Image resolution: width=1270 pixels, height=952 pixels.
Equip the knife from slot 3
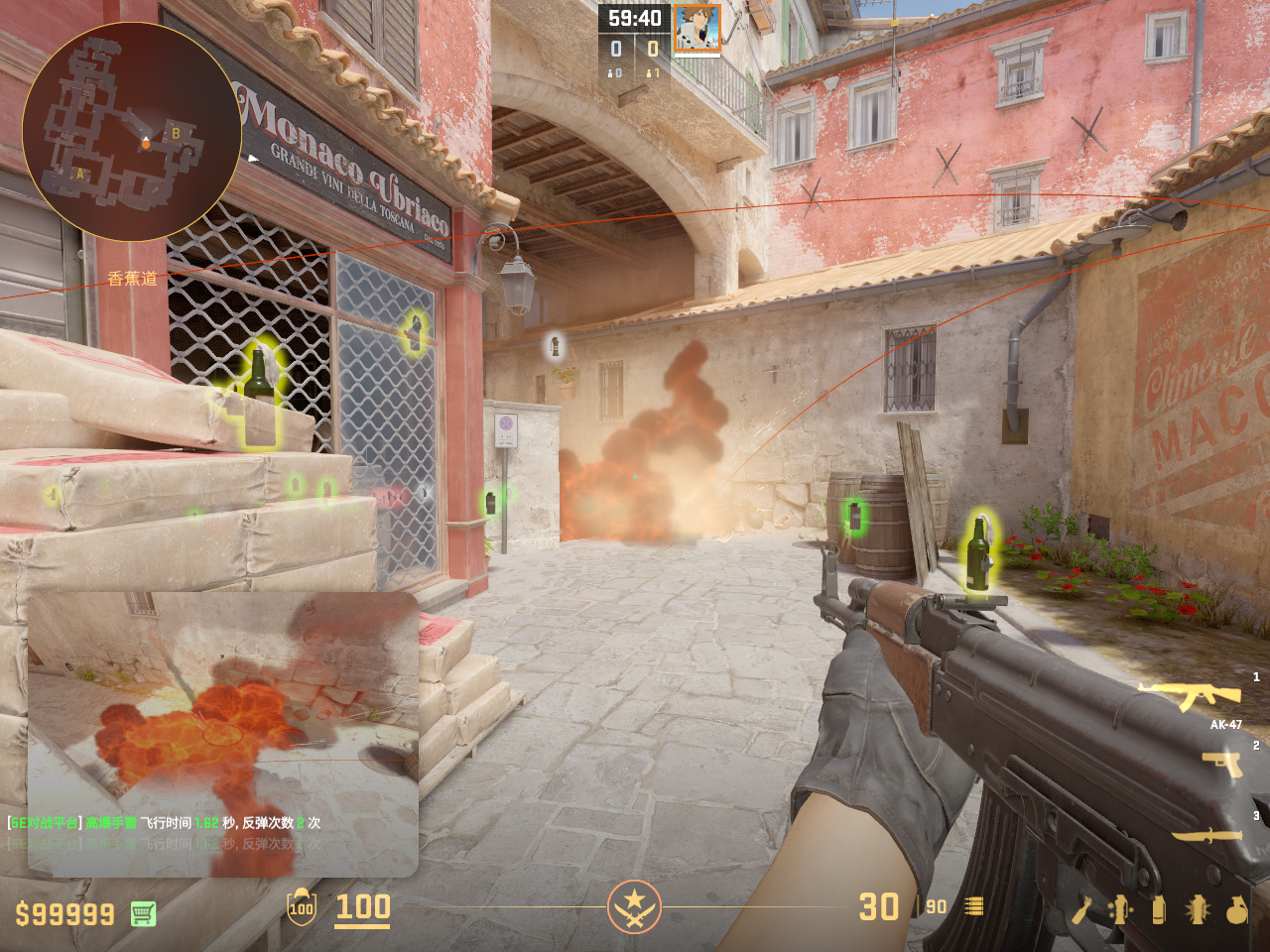pos(1207,835)
